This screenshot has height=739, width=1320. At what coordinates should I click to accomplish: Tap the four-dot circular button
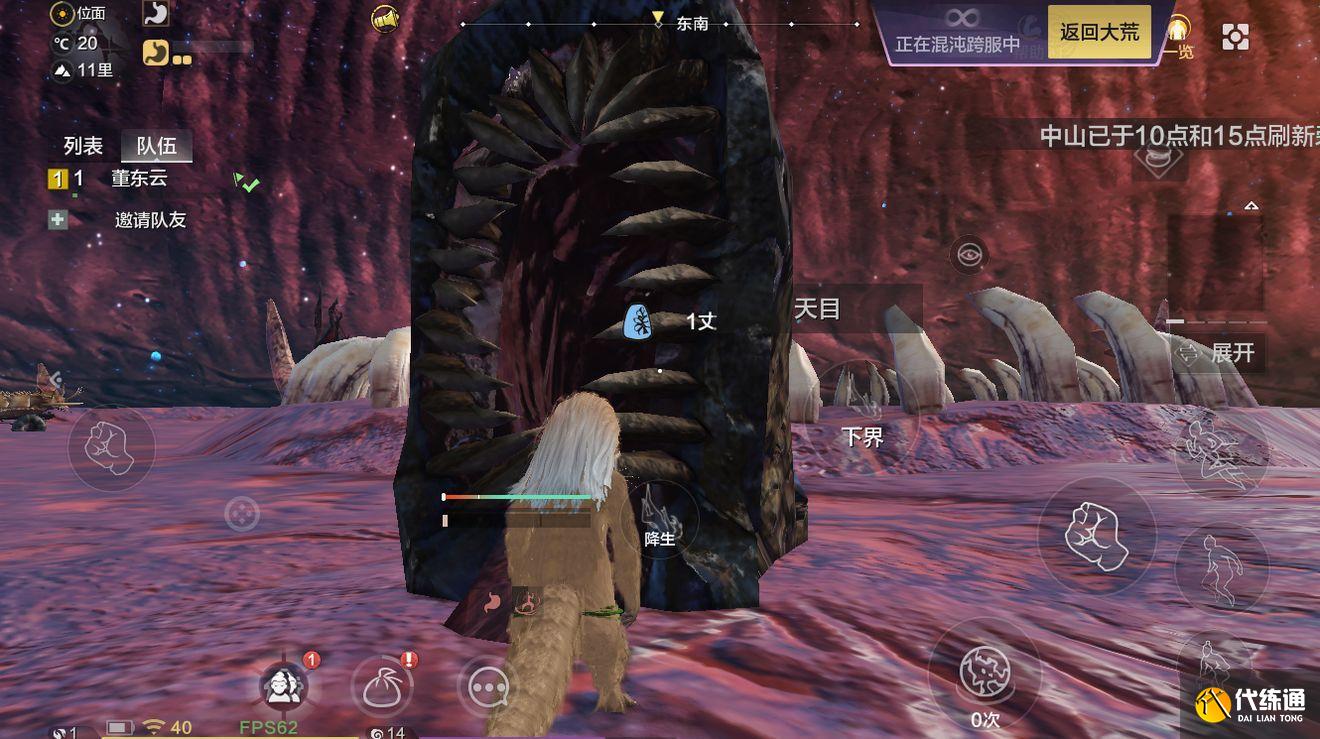[242, 515]
